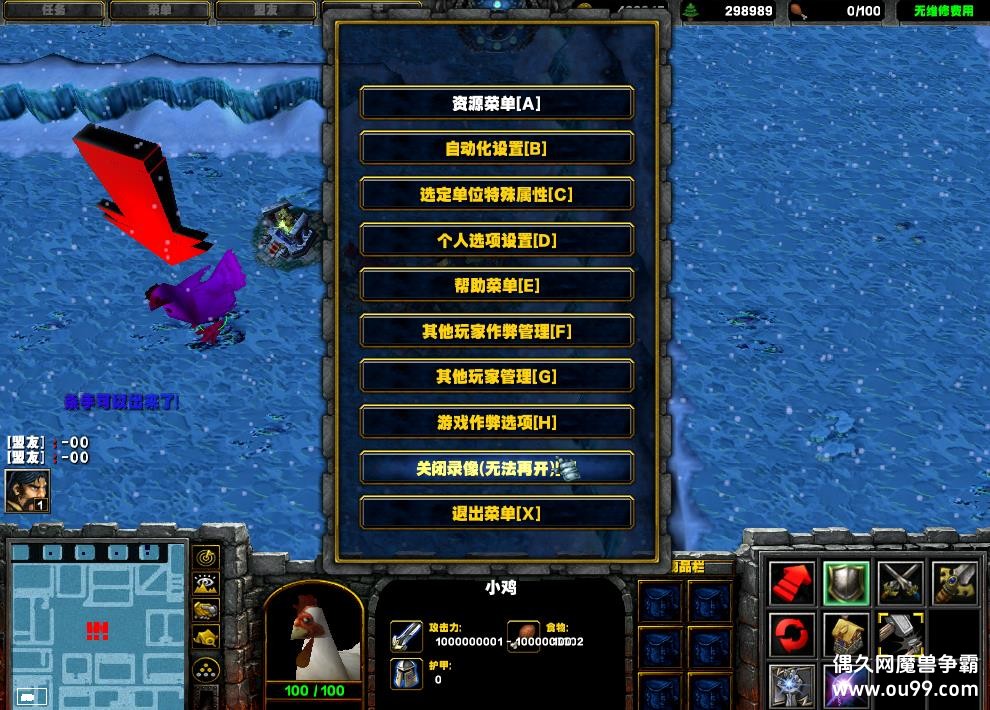Open the 帮助菜单[E] help menu
990x710 pixels.
pyautogui.click(x=496, y=286)
